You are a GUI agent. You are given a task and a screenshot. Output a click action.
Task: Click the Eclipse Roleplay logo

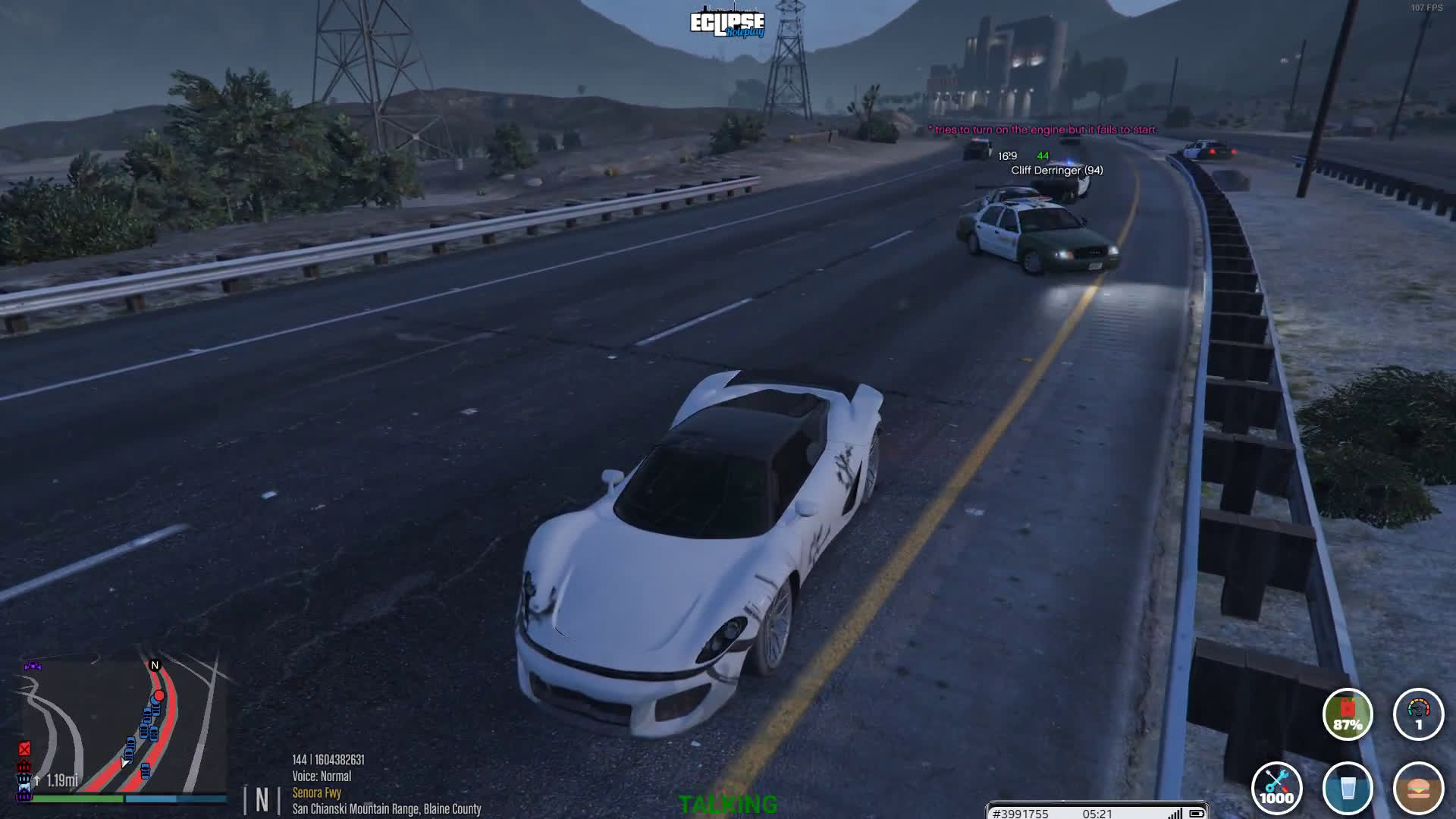[727, 24]
